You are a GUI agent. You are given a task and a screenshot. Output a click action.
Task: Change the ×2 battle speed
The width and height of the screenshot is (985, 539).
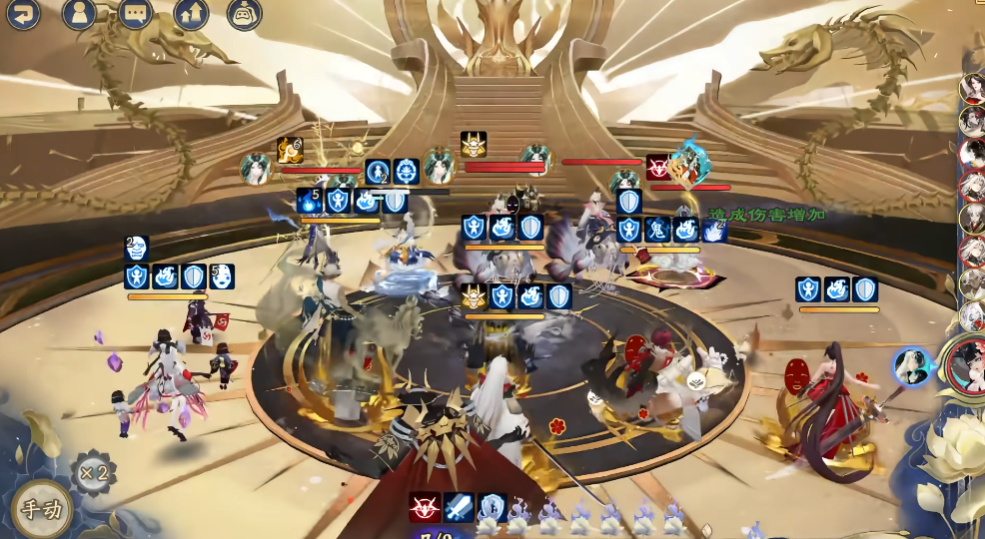[93, 472]
